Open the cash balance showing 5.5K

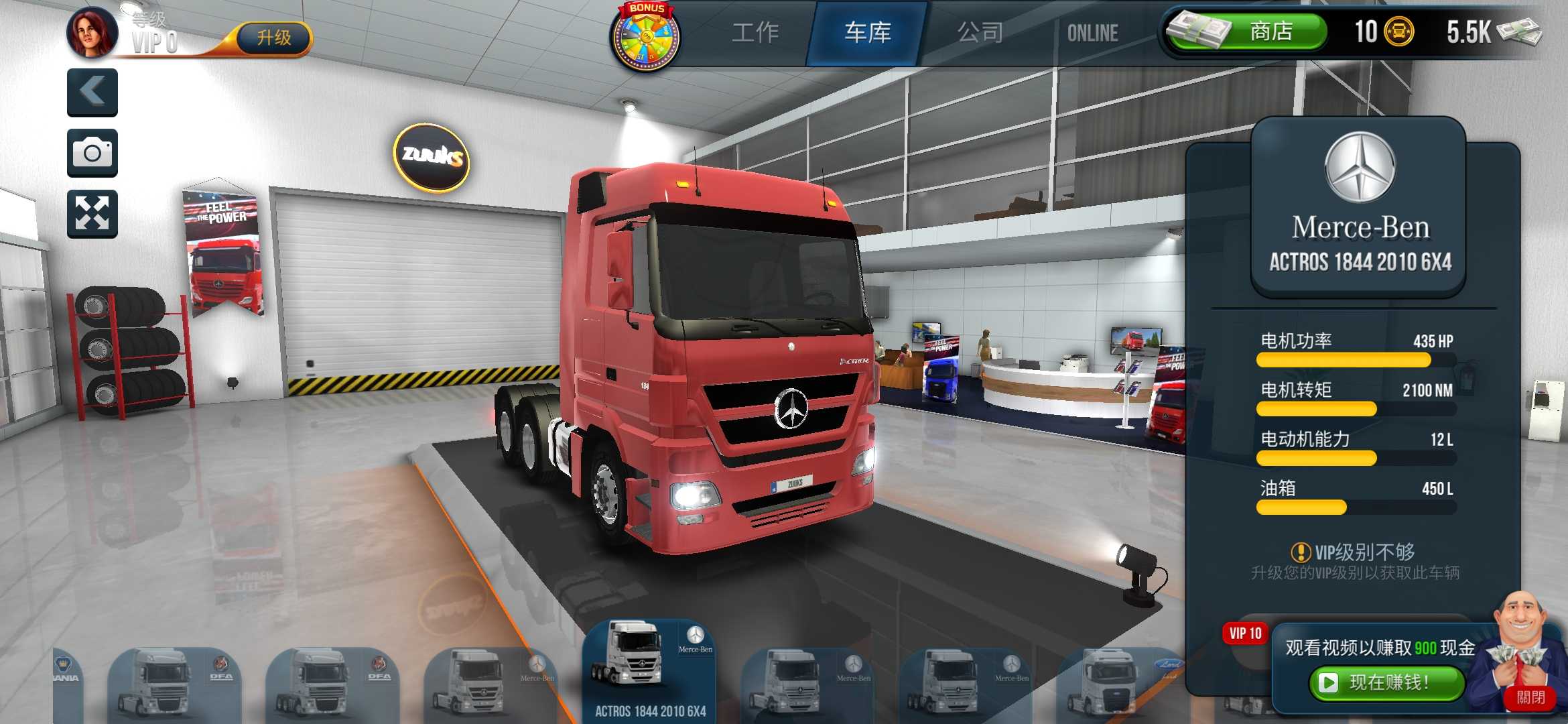(1481, 31)
